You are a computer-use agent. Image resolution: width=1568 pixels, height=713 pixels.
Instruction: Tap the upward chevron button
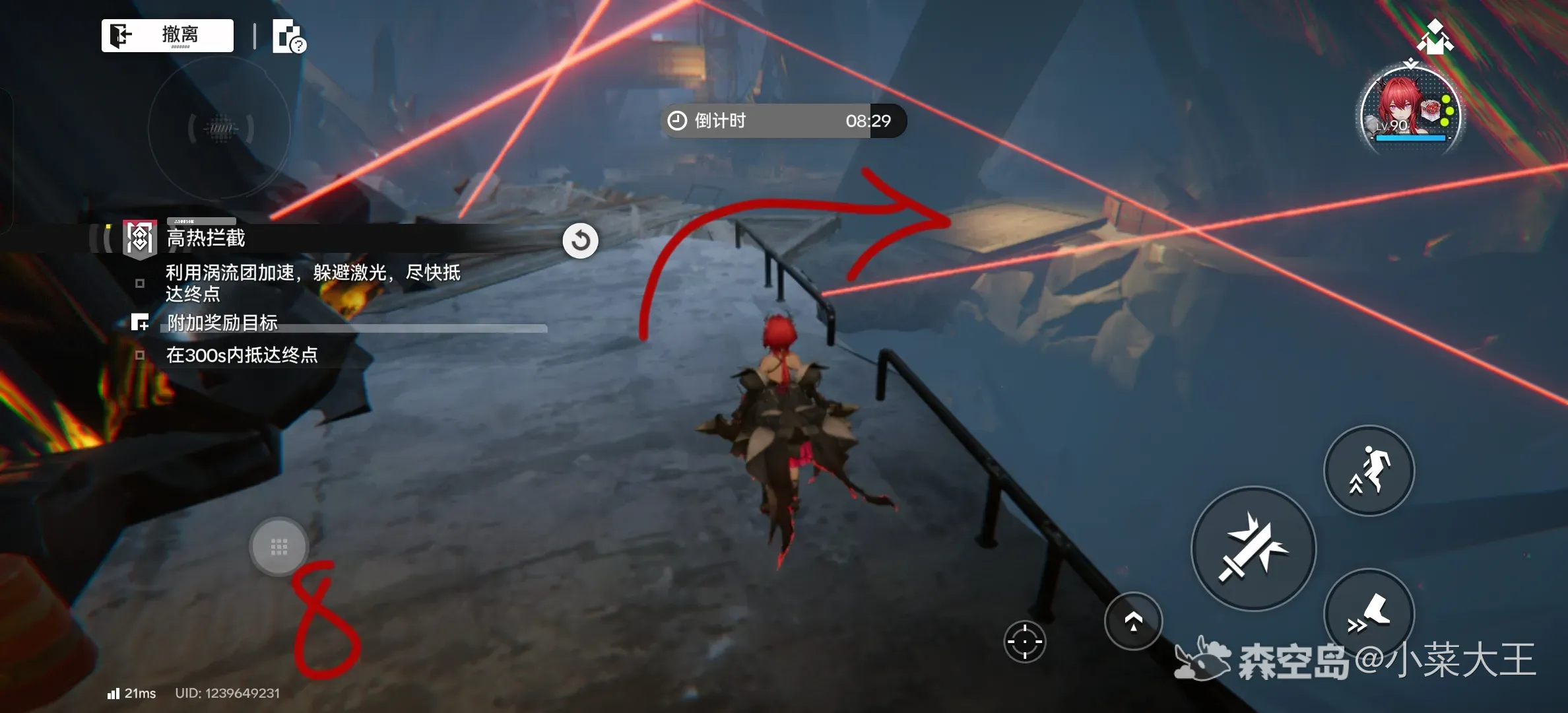tap(1133, 621)
